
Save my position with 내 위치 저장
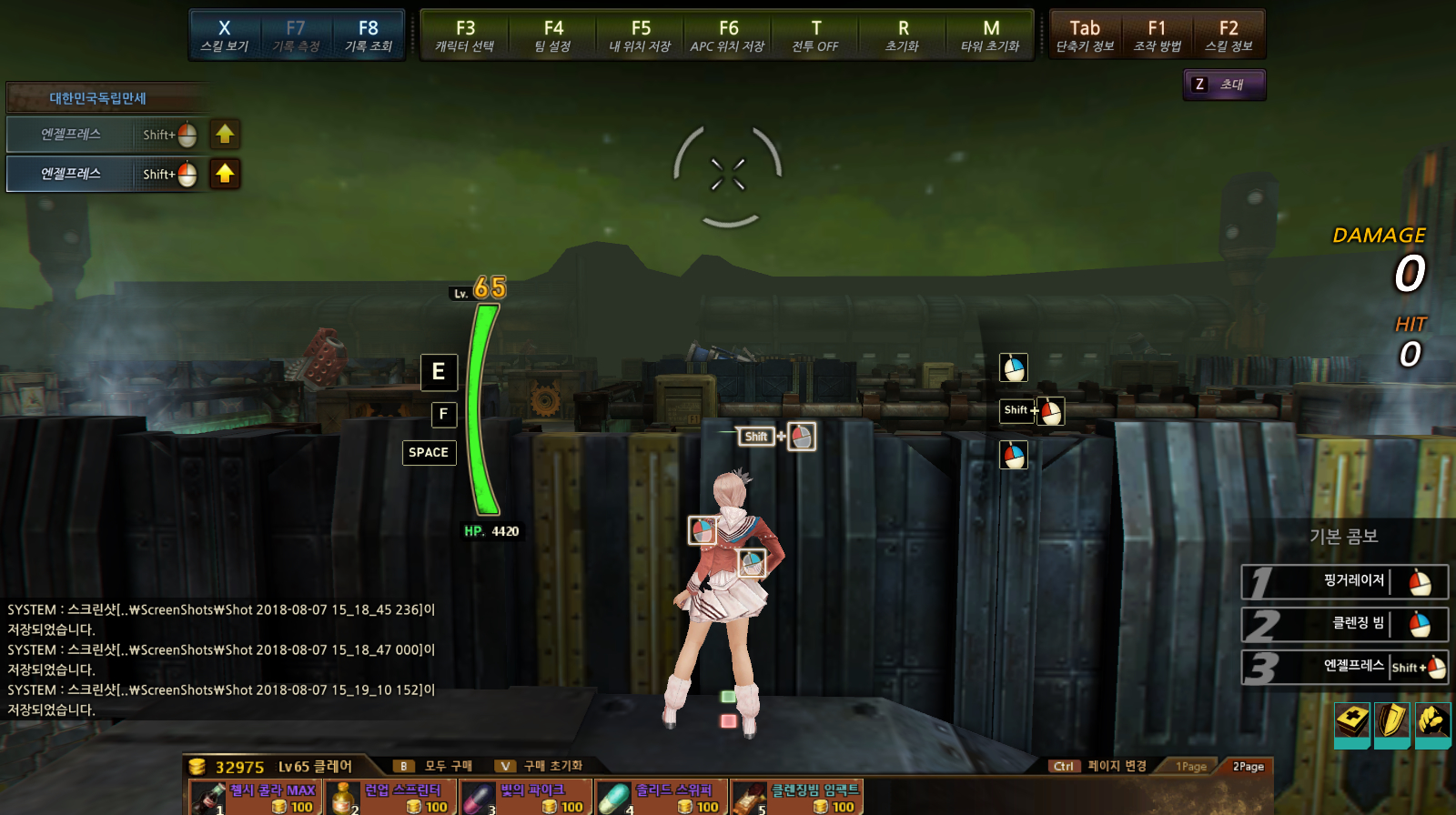pyautogui.click(x=641, y=35)
